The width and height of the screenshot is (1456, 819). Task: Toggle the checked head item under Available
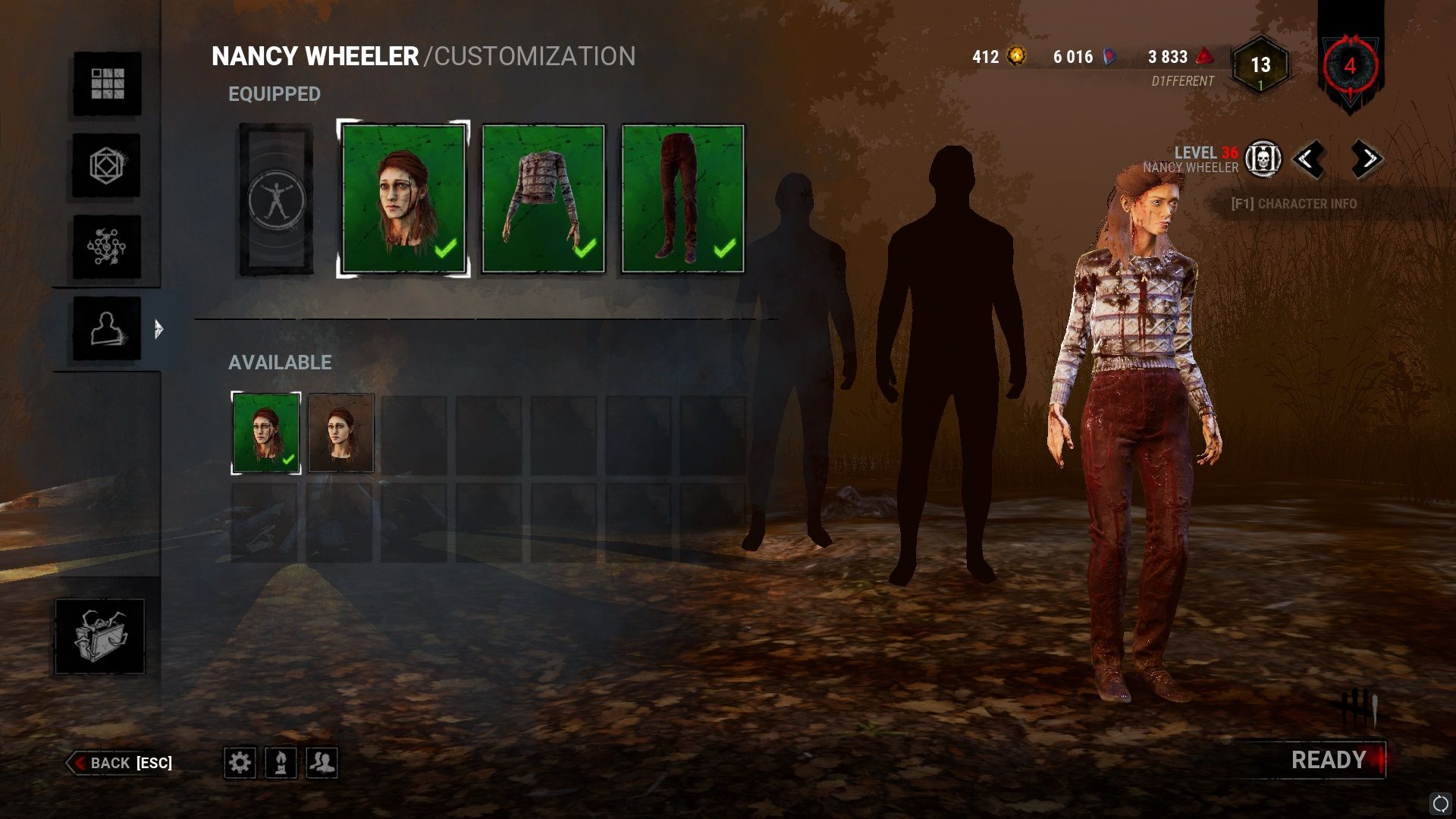[264, 432]
